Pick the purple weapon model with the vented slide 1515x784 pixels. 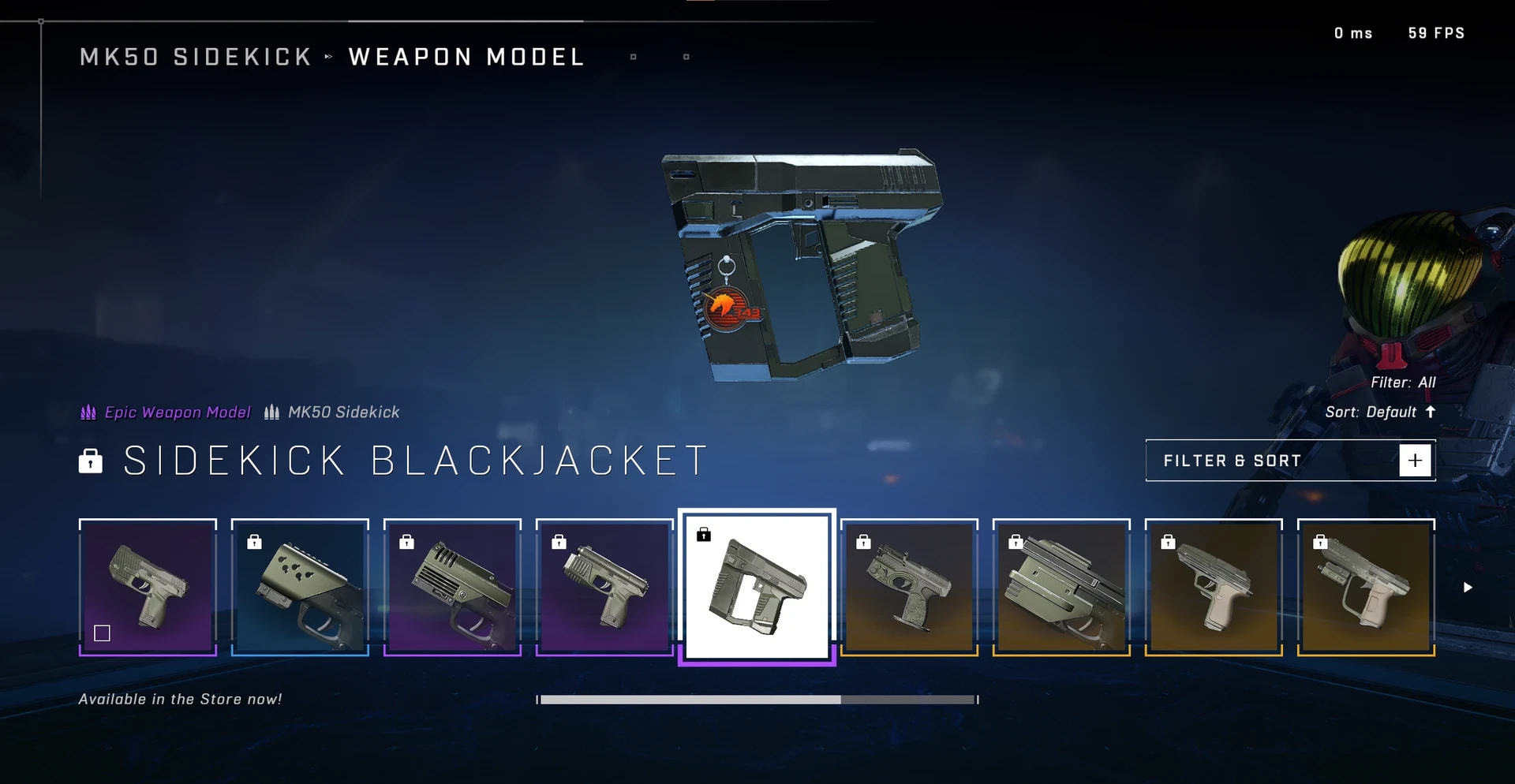pyautogui.click(x=452, y=587)
